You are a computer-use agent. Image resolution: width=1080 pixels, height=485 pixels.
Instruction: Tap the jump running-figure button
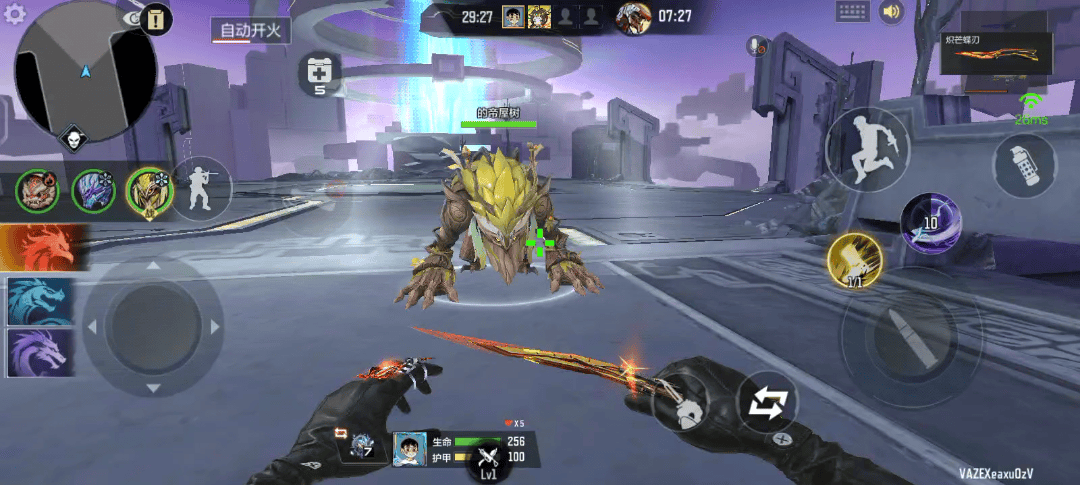tap(866, 151)
